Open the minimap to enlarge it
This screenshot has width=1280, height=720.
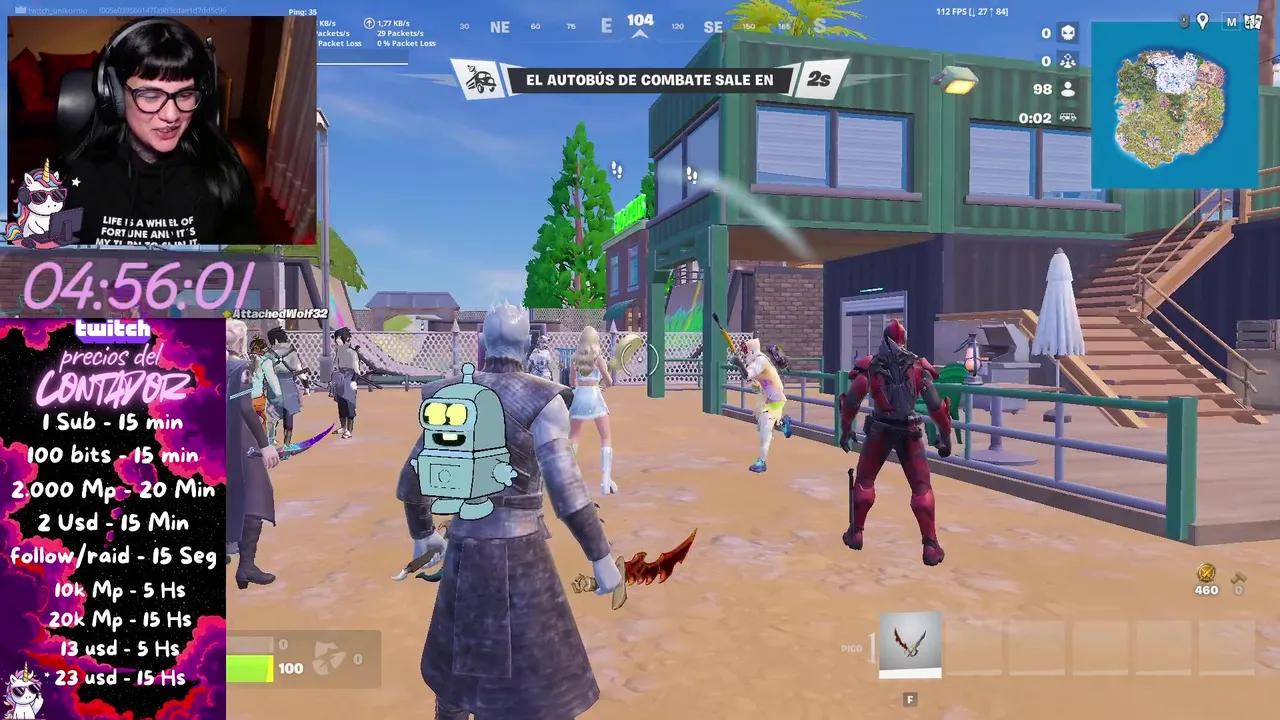pos(1172,107)
